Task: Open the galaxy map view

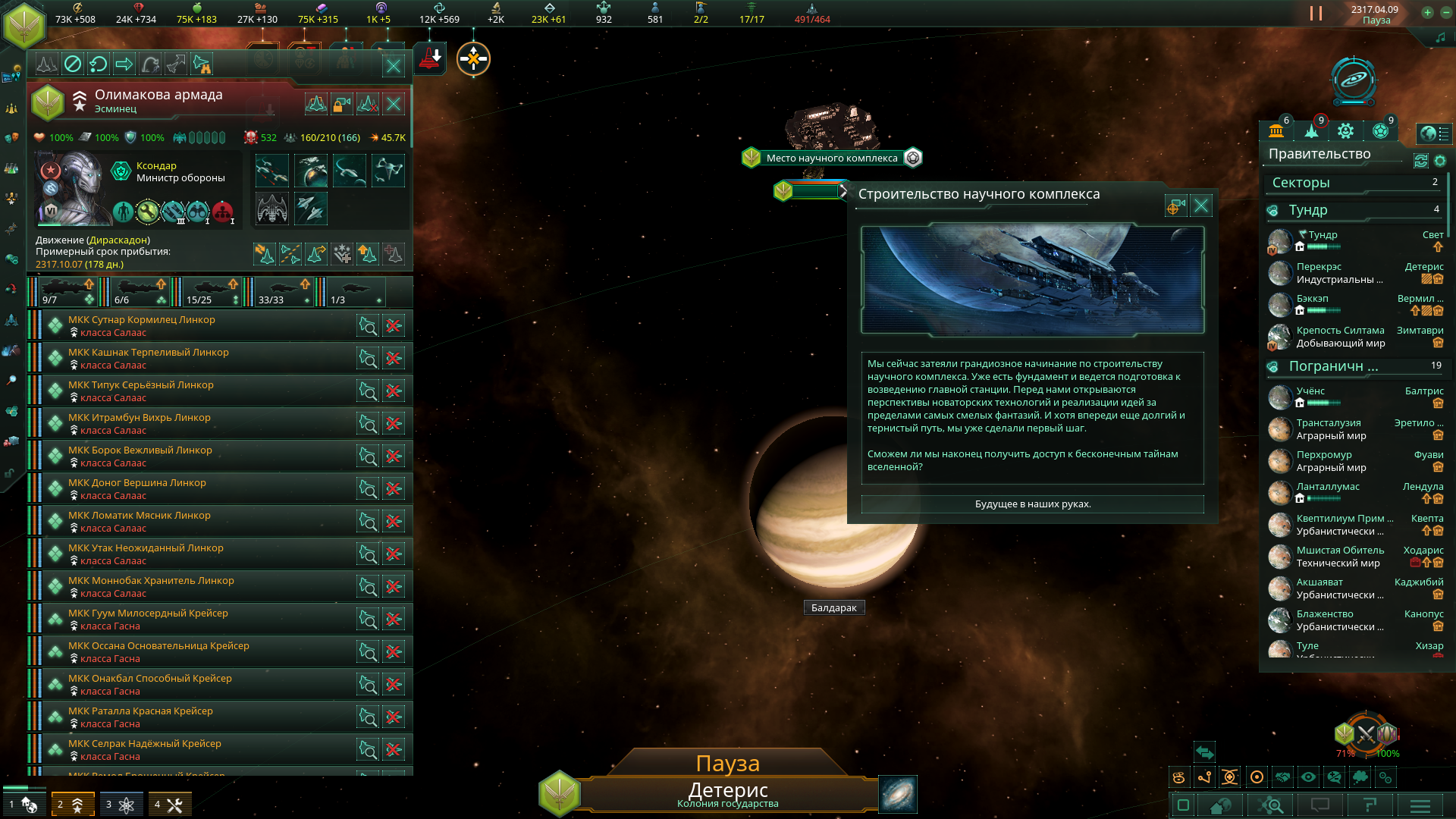Action: (898, 794)
